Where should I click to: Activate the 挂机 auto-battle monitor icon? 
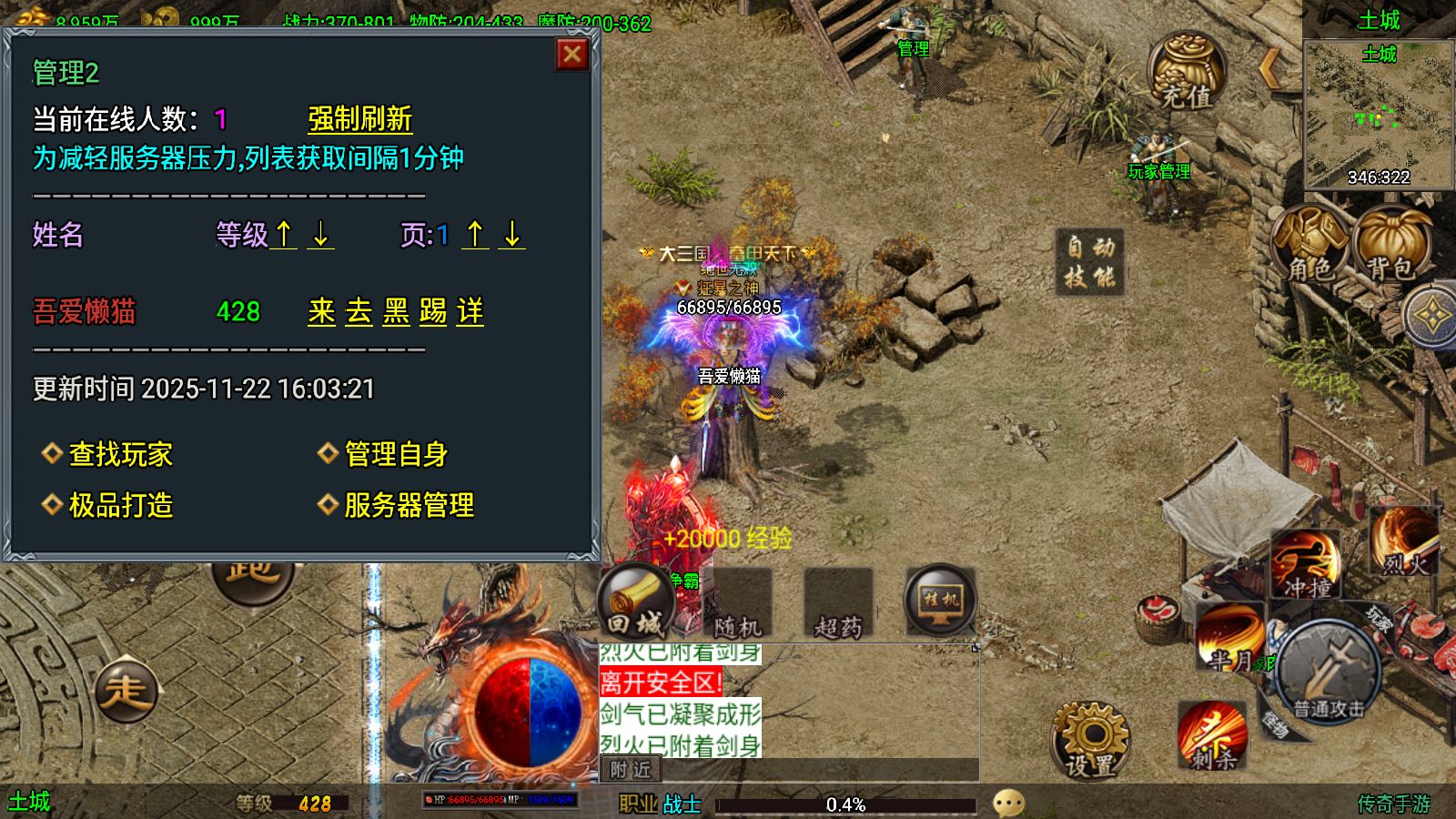point(937,601)
